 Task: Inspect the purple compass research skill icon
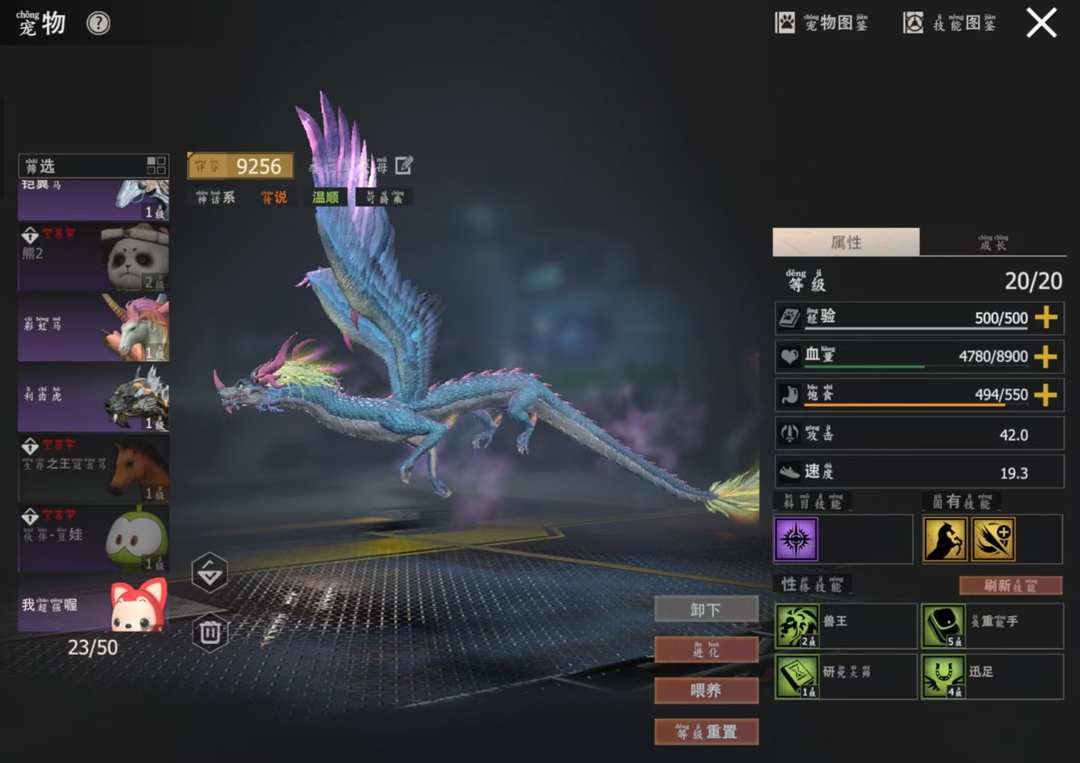796,539
